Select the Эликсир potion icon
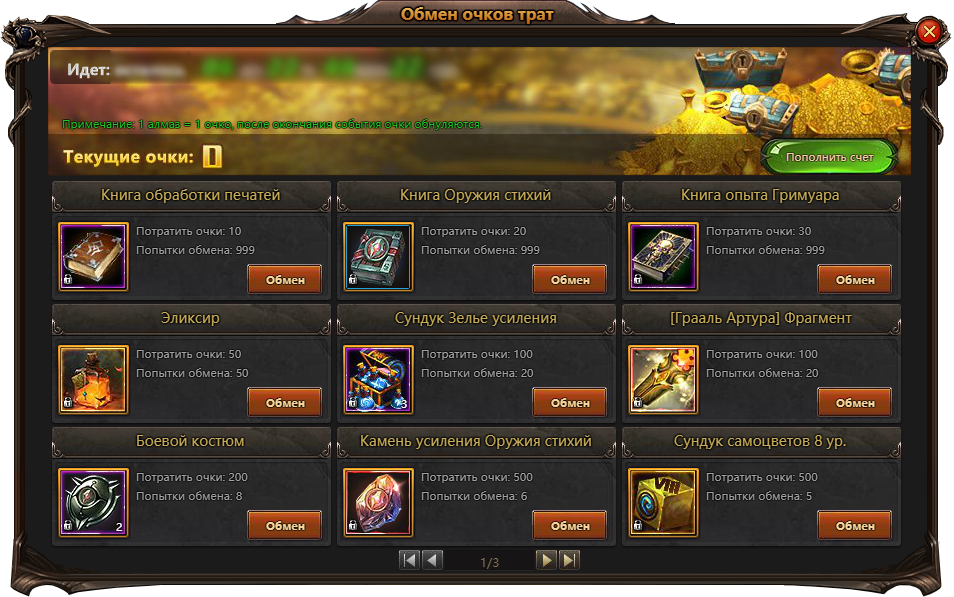This screenshot has width=954, height=597. (x=93, y=380)
